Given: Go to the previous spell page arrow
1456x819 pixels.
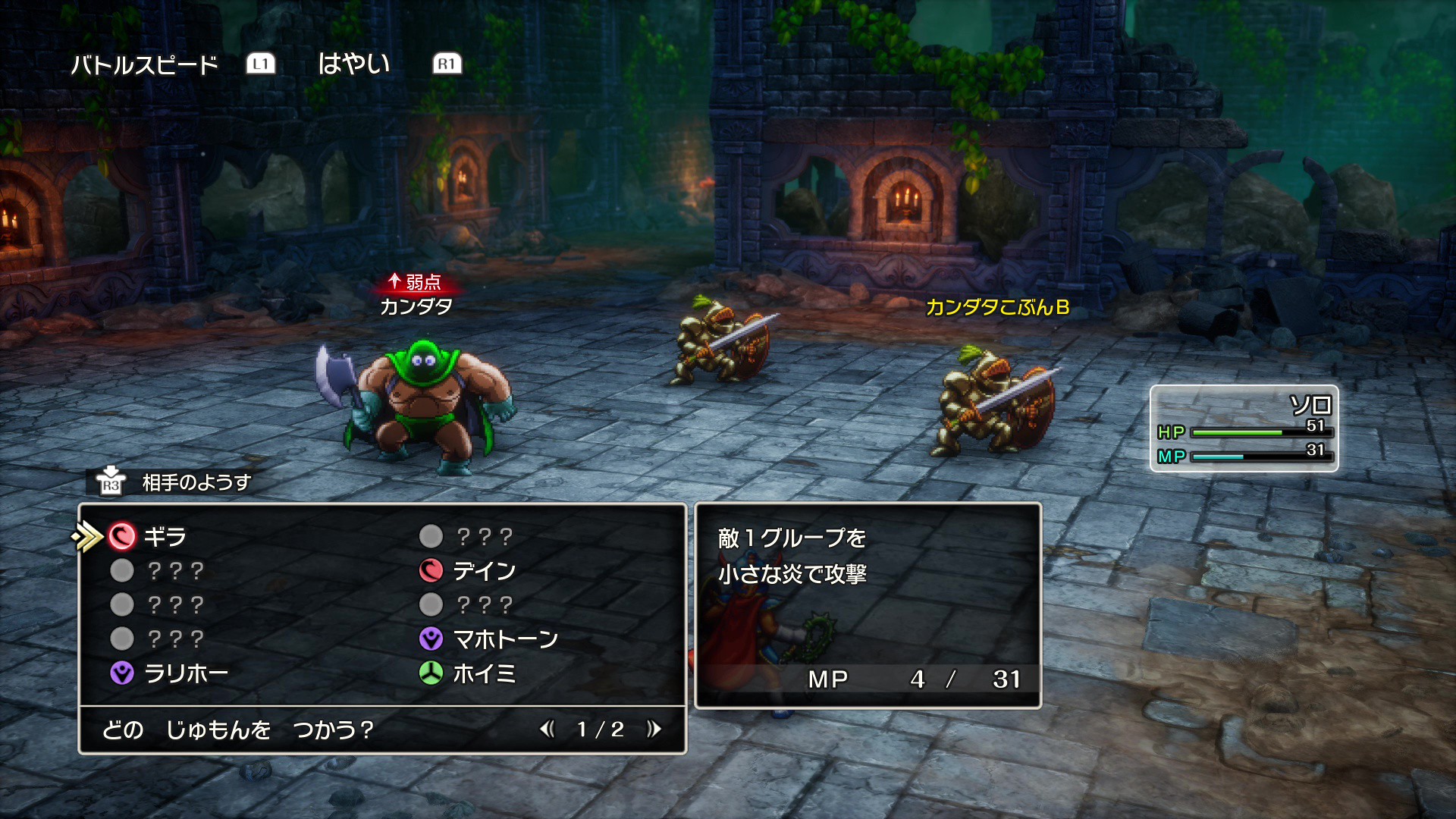Looking at the screenshot, I should pyautogui.click(x=548, y=730).
